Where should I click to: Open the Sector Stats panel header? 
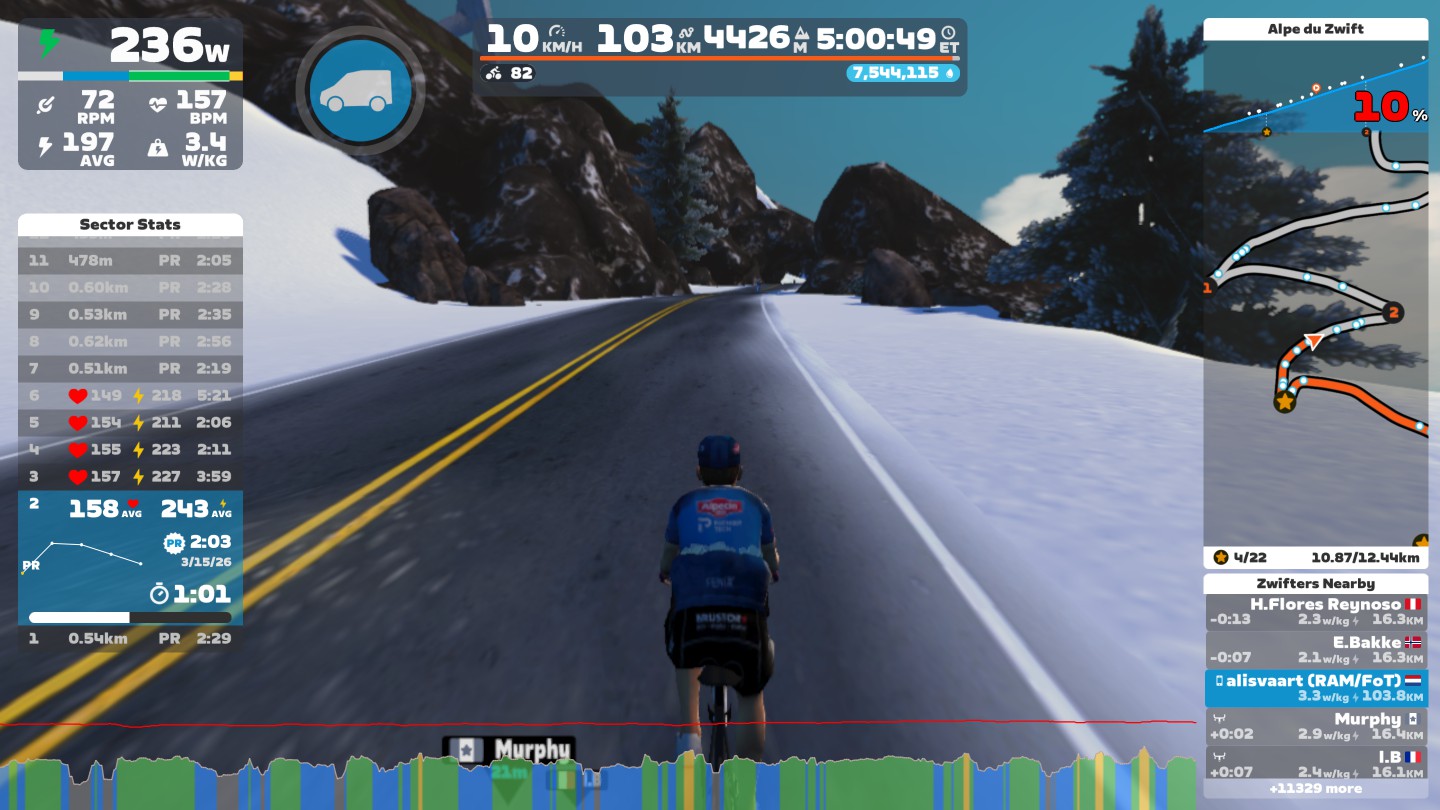(x=130, y=225)
